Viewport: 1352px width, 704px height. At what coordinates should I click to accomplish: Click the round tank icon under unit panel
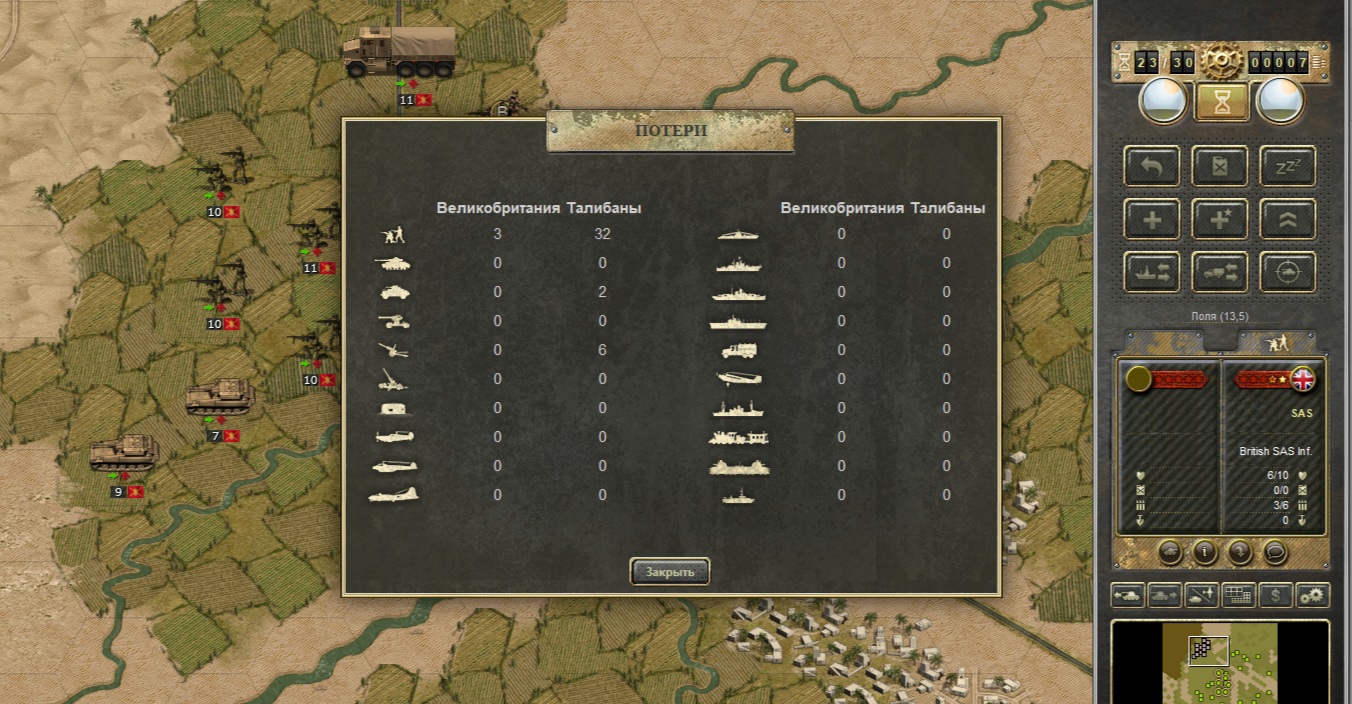(x=1171, y=551)
